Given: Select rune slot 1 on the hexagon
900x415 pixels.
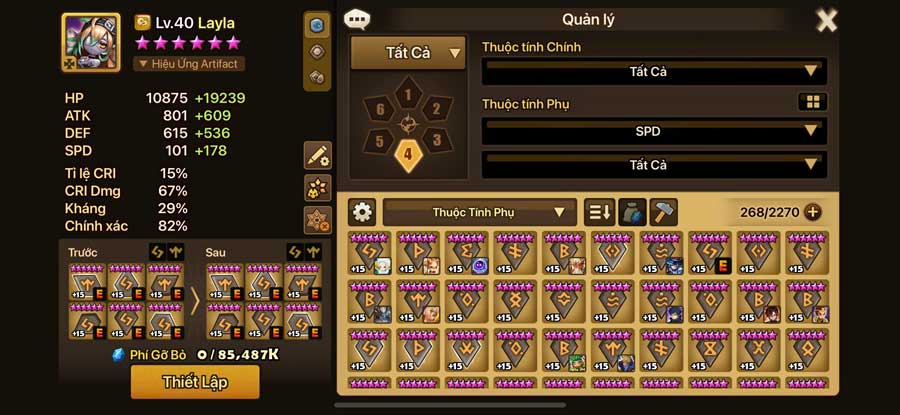Looking at the screenshot, I should (x=407, y=95).
